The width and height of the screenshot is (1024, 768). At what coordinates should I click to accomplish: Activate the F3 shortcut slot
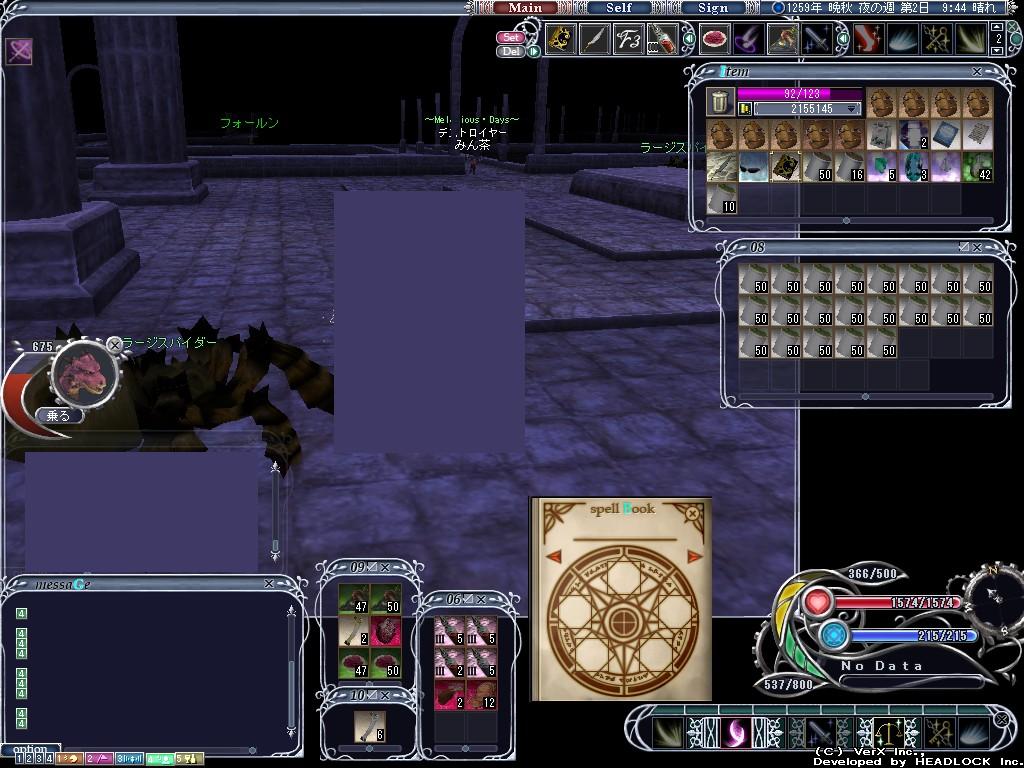[628, 40]
